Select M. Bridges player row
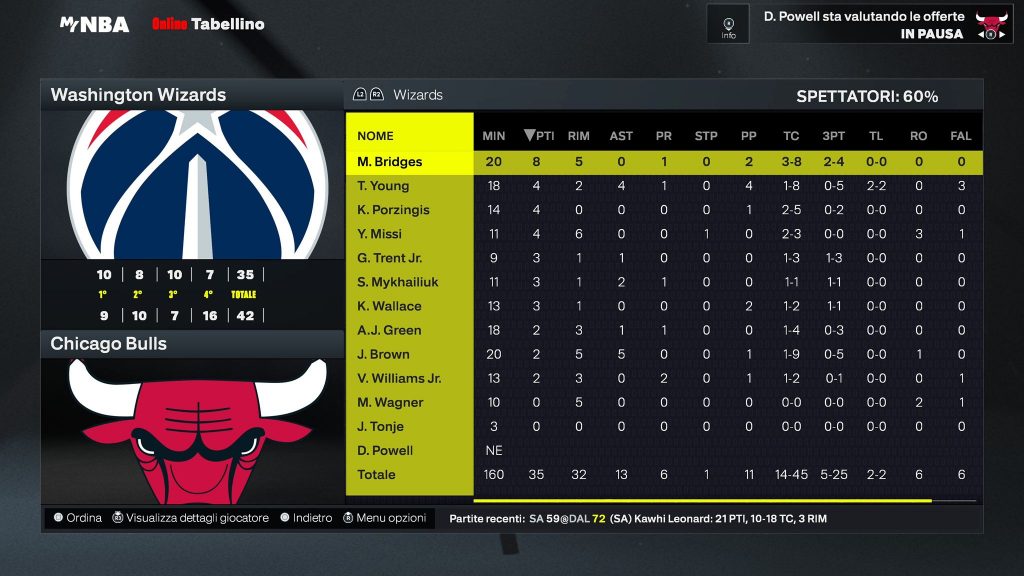The width and height of the screenshot is (1024, 576). (390, 162)
